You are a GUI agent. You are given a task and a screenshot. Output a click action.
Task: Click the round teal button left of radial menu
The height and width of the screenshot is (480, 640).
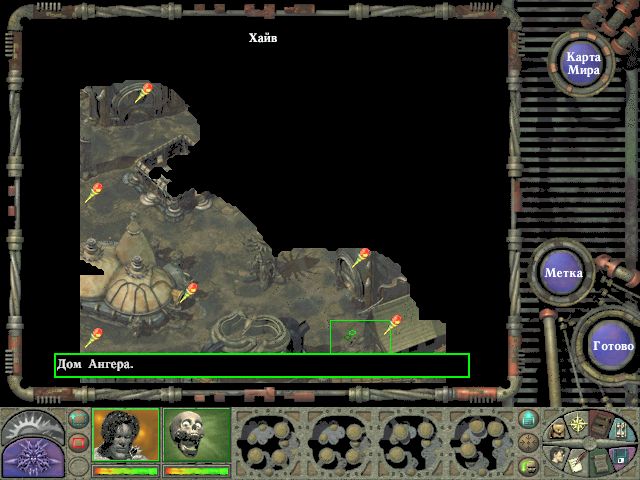528,418
